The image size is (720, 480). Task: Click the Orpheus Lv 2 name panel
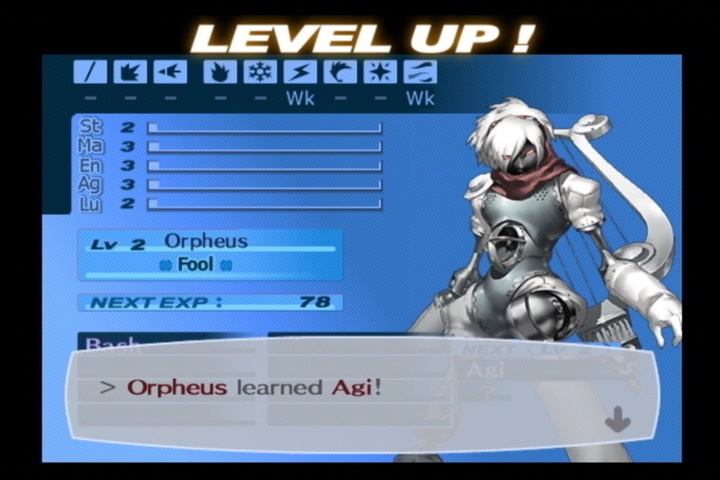pyautogui.click(x=210, y=254)
